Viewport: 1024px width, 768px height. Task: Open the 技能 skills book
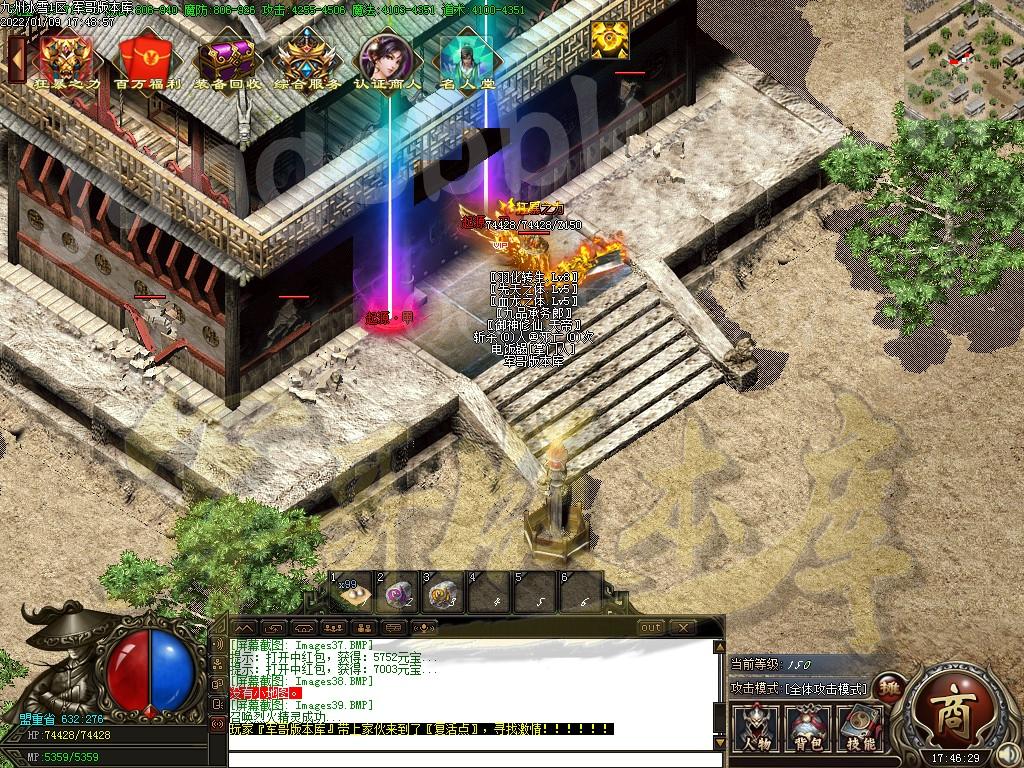pyautogui.click(x=860, y=727)
